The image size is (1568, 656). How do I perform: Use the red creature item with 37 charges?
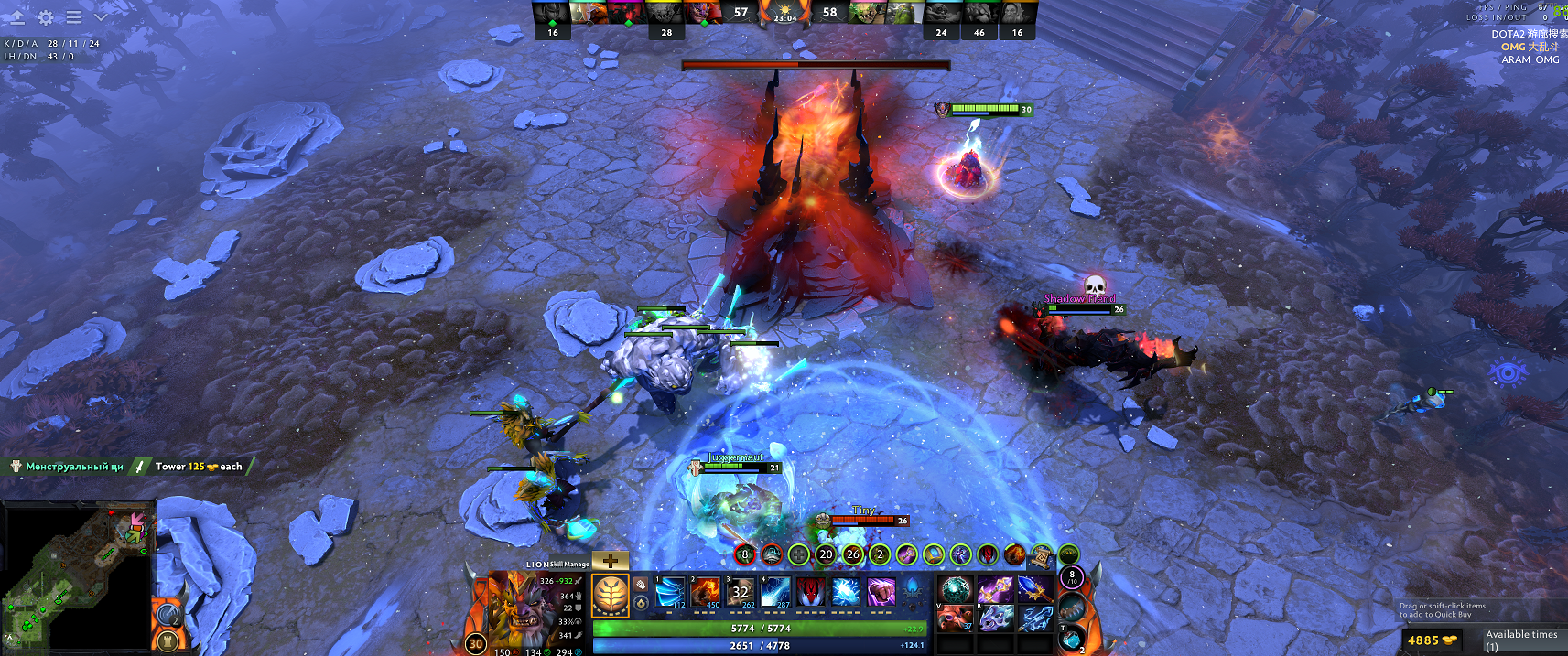point(955,618)
